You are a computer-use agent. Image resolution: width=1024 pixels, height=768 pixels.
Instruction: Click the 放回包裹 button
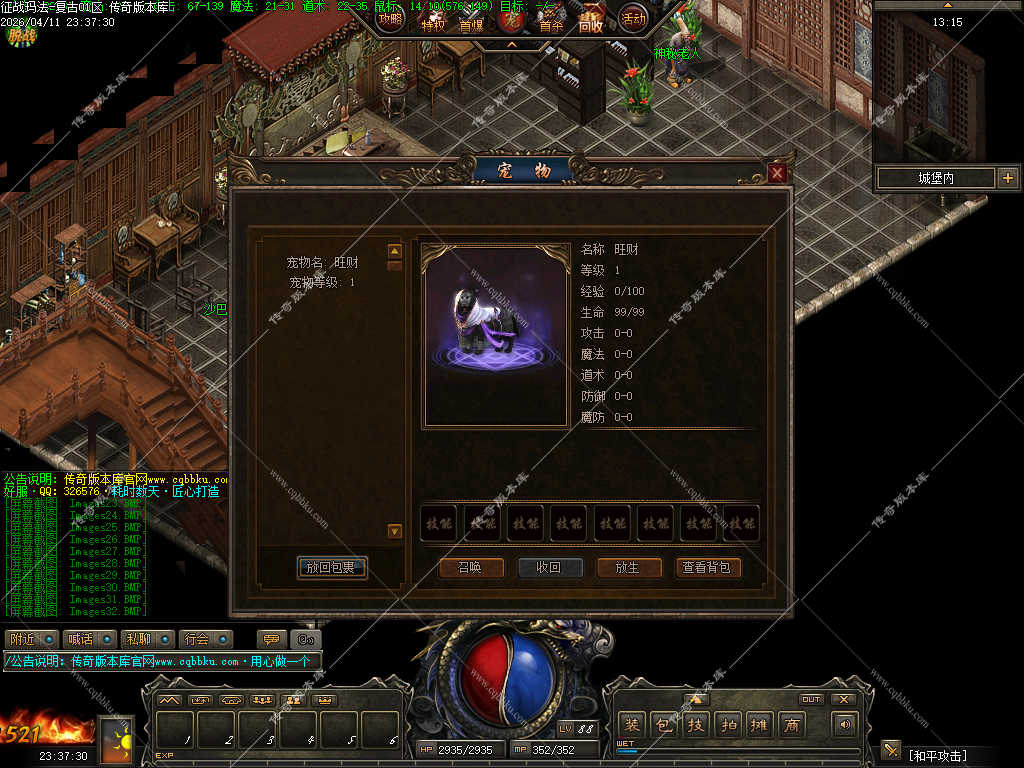[332, 568]
